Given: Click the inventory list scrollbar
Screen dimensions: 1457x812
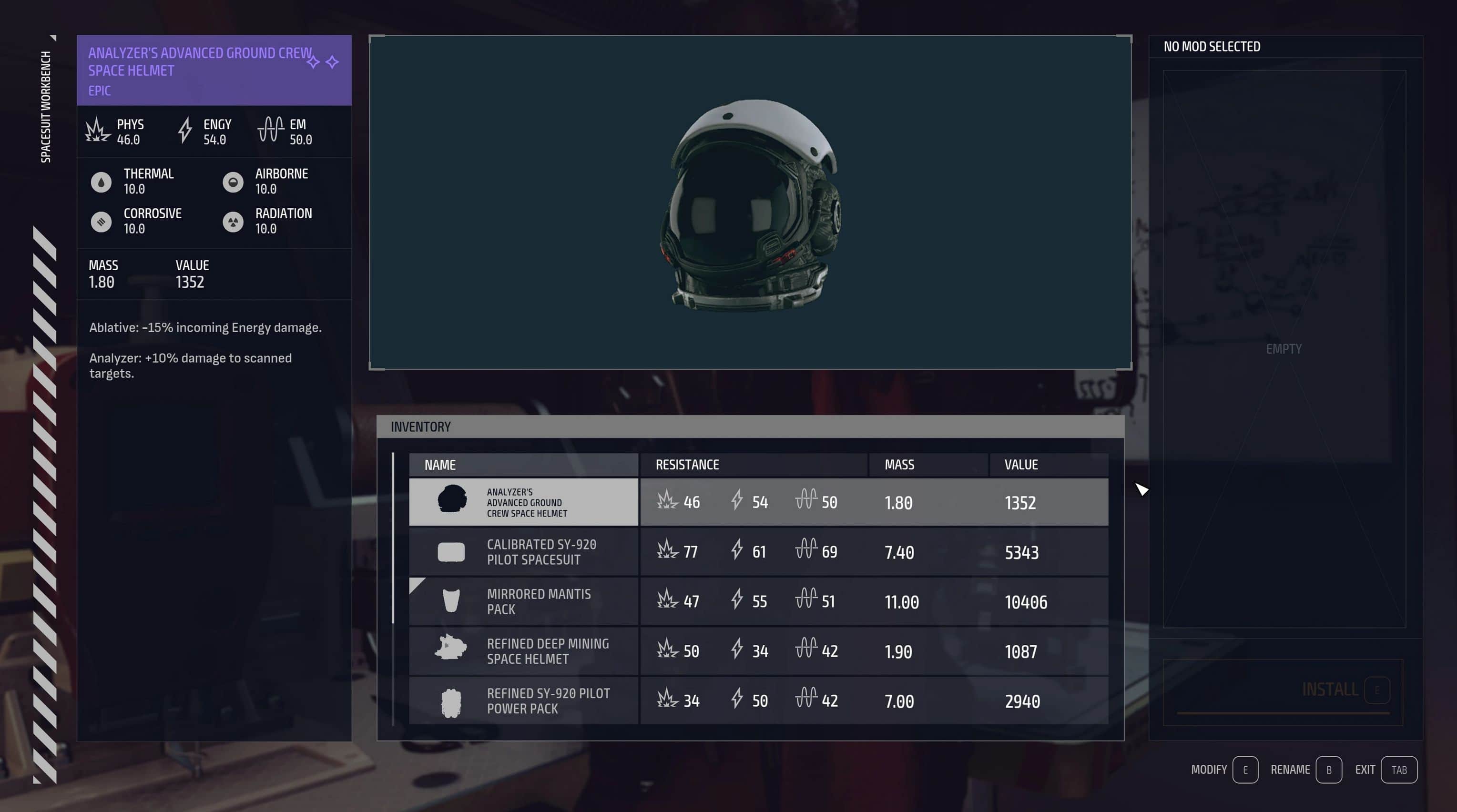Looking at the screenshot, I should pyautogui.click(x=393, y=537).
